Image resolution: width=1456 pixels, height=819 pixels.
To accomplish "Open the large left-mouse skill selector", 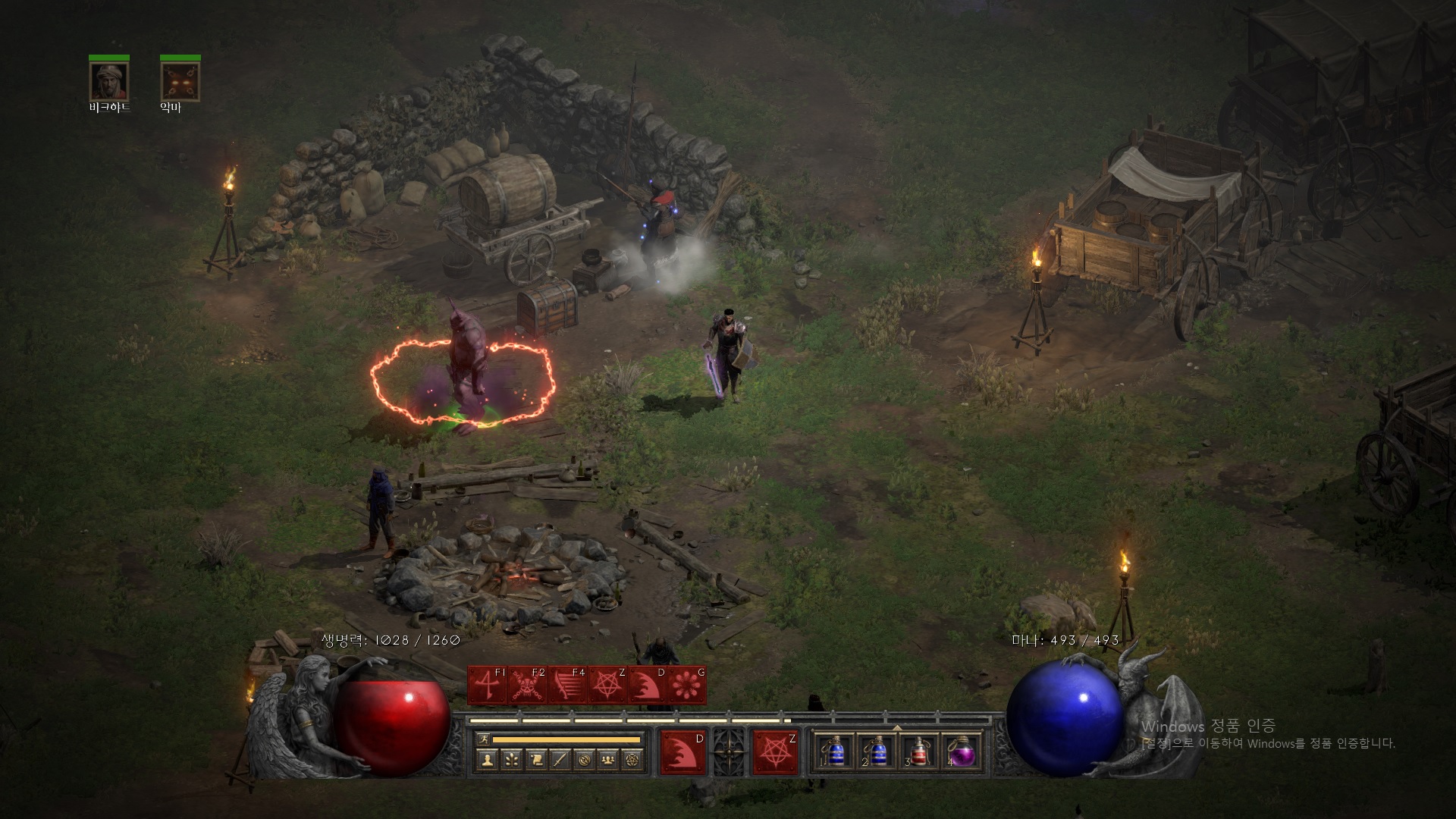I will (x=682, y=752).
